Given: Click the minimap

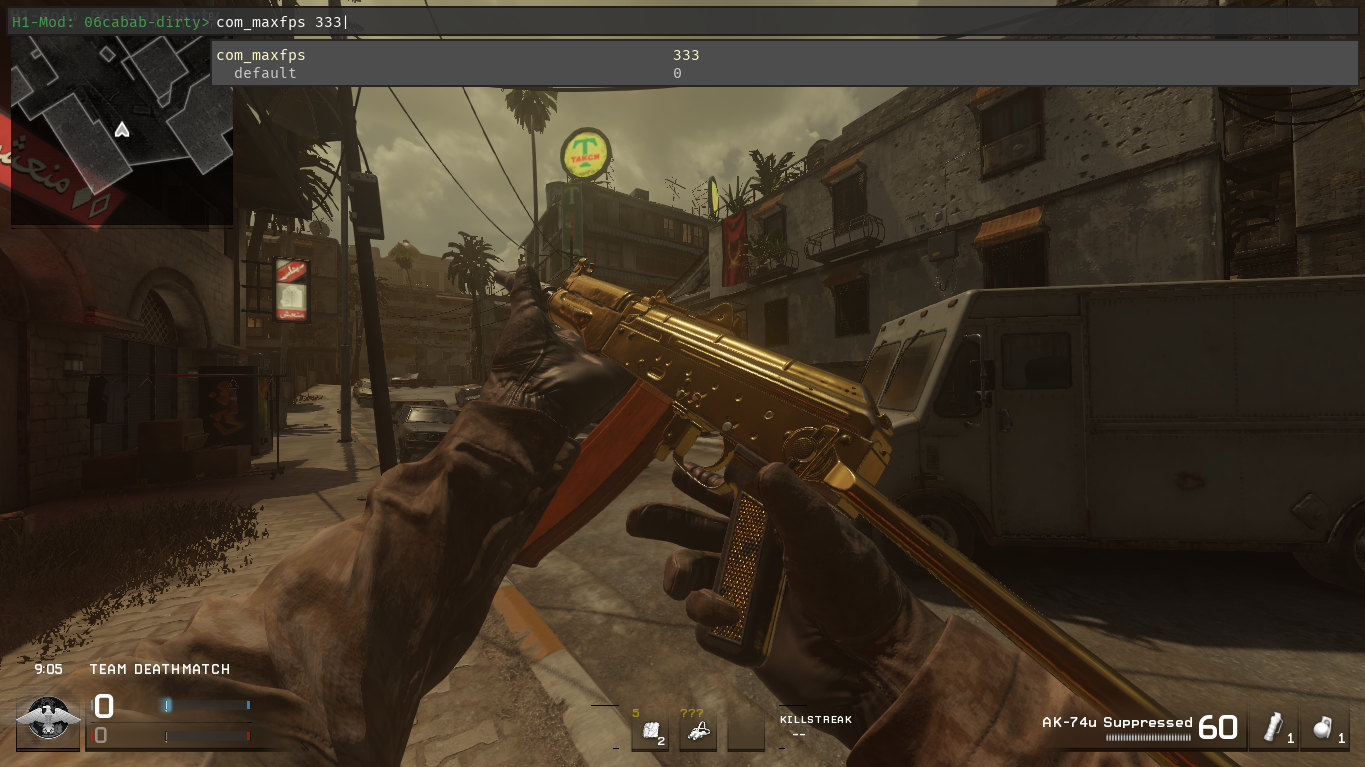Looking at the screenshot, I should [x=121, y=130].
